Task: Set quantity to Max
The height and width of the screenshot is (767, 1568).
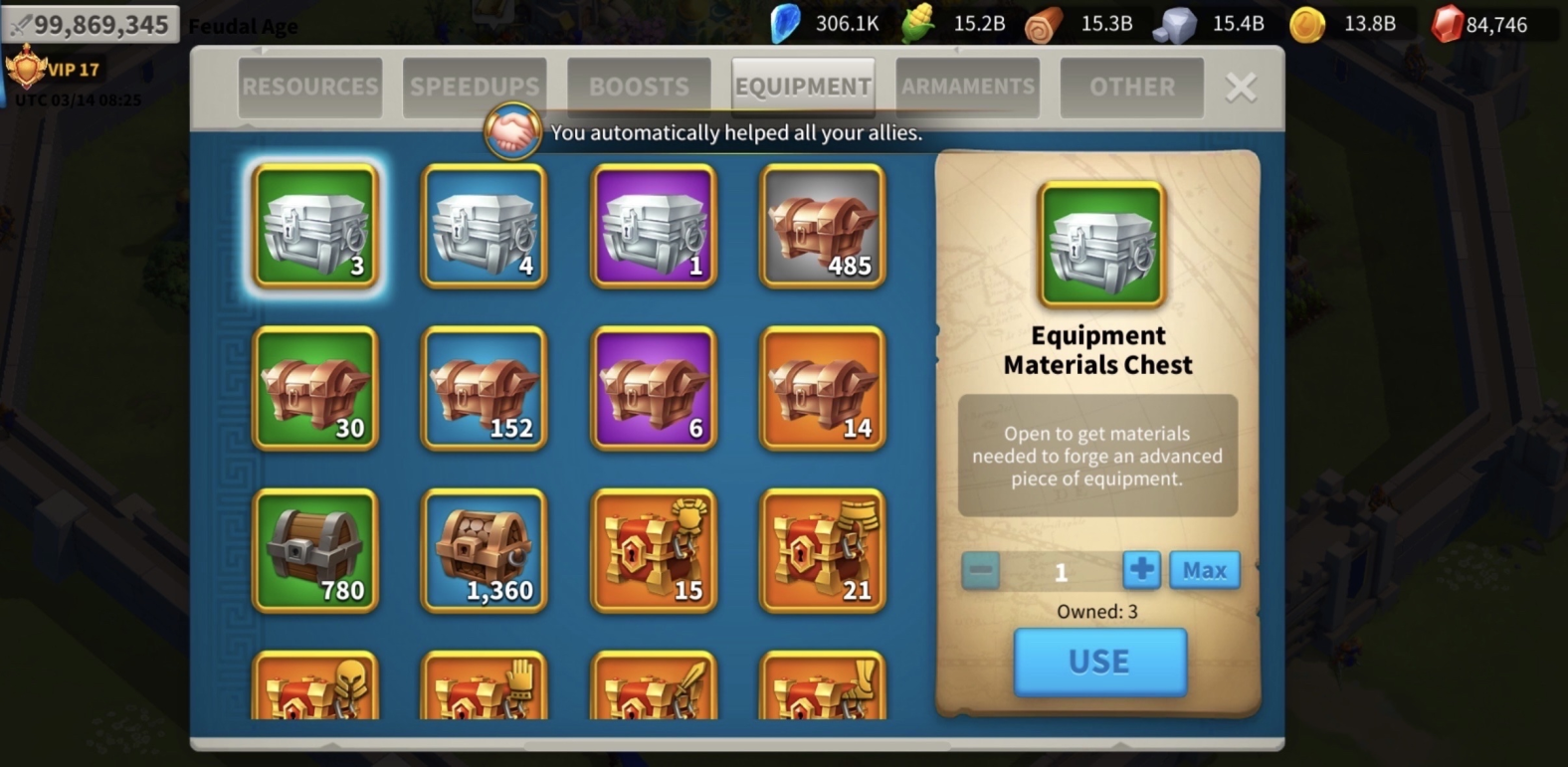Action: tap(1204, 570)
